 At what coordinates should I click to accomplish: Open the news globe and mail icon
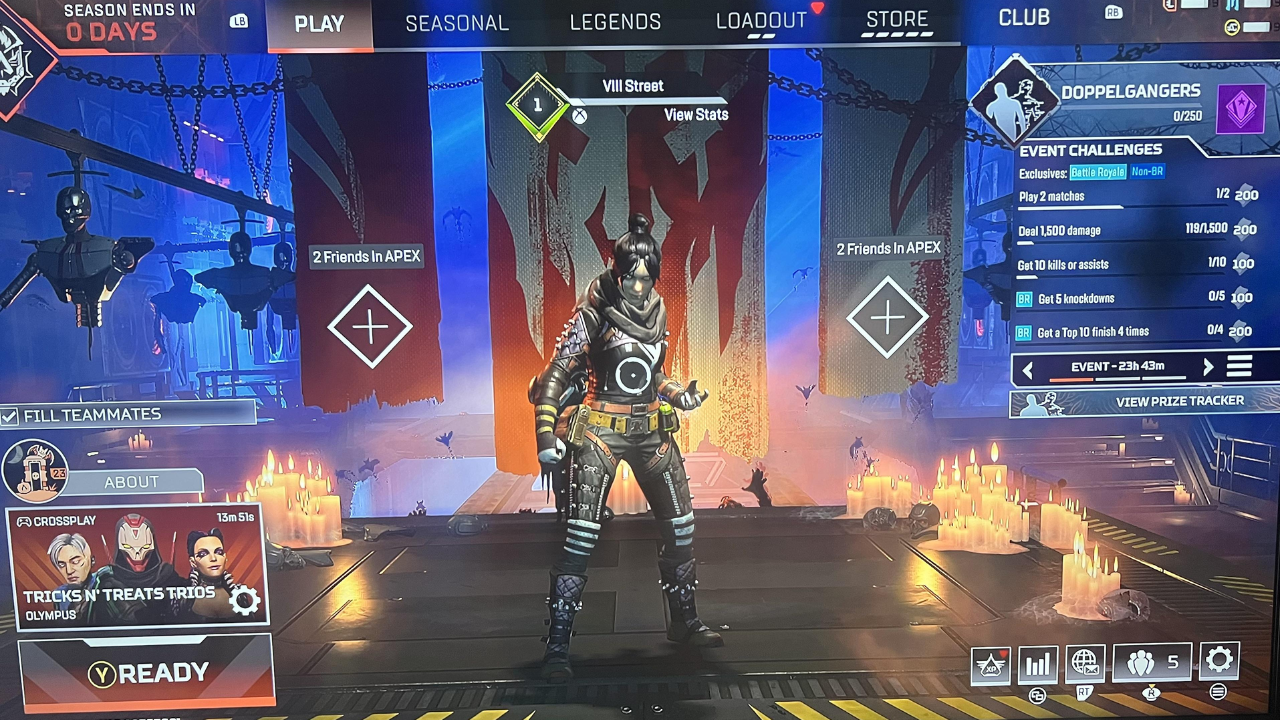click(1085, 663)
